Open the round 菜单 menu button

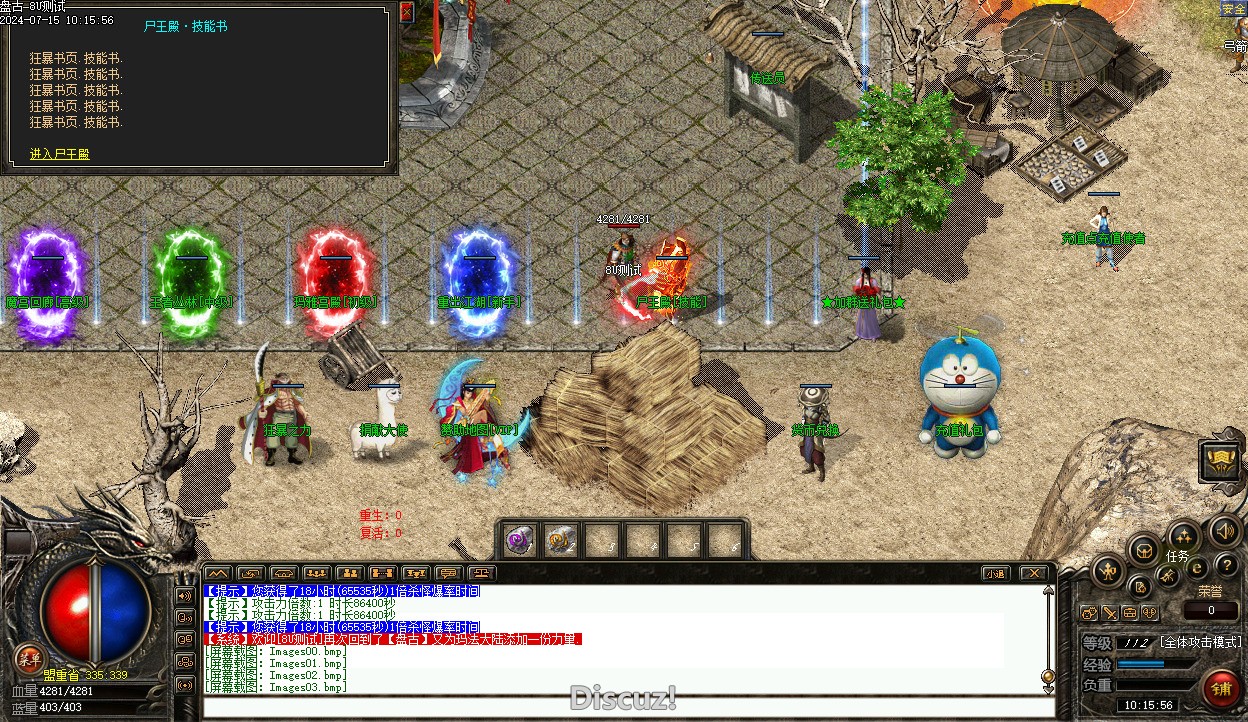pos(29,657)
